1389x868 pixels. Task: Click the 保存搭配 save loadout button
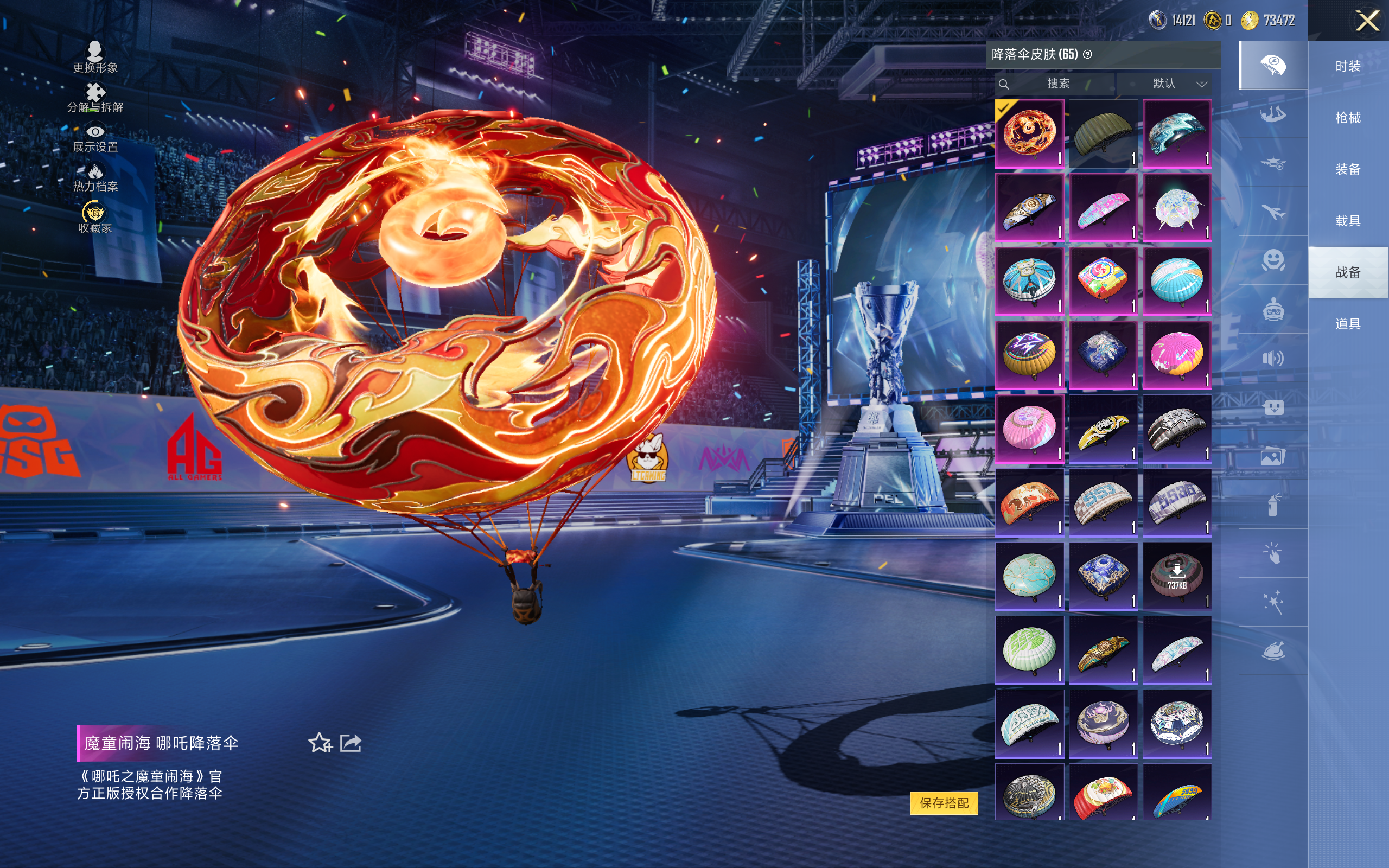(x=944, y=802)
